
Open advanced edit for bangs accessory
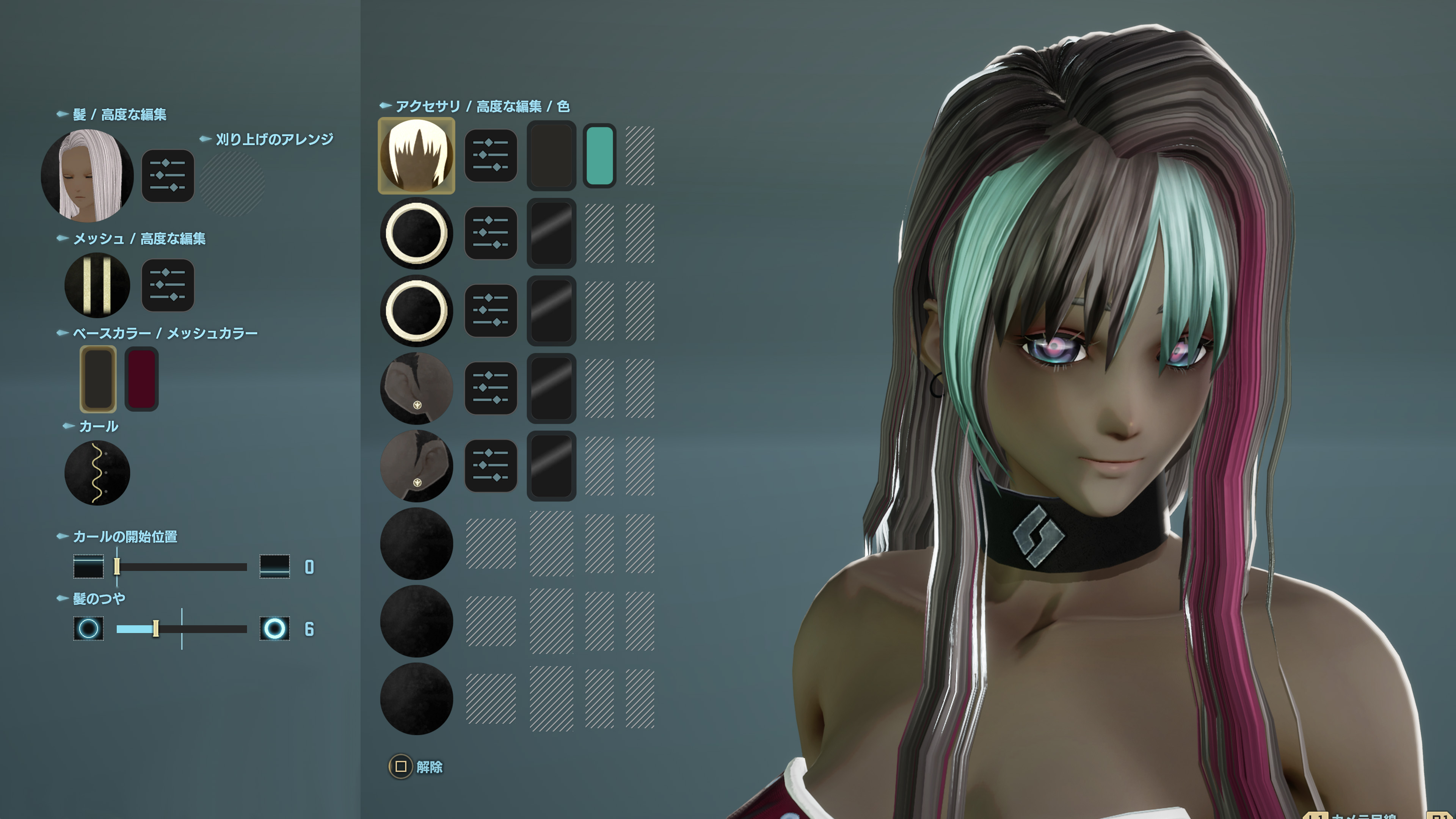pos(491,155)
